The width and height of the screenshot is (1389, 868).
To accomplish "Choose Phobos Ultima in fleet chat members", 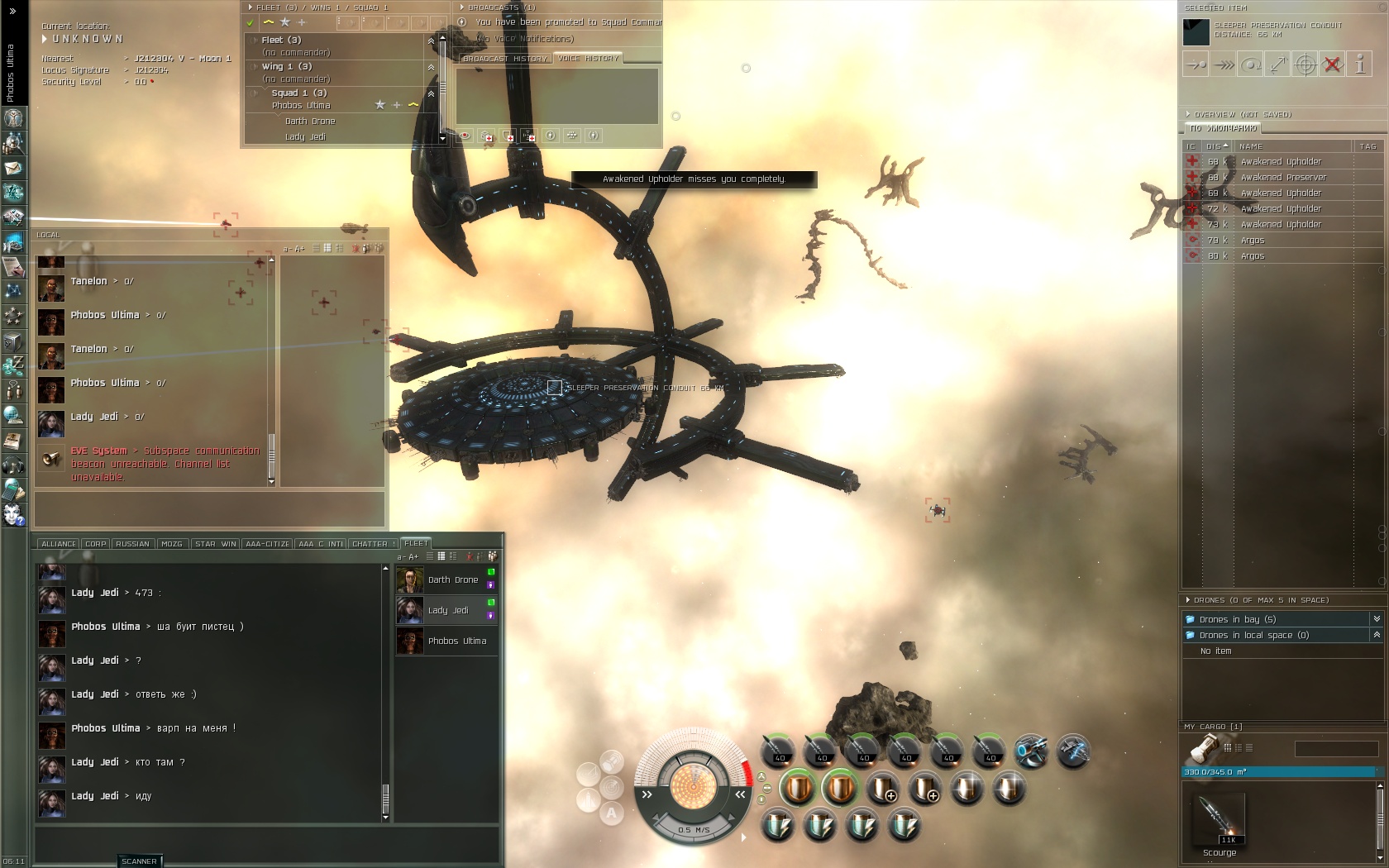I will tap(456, 641).
